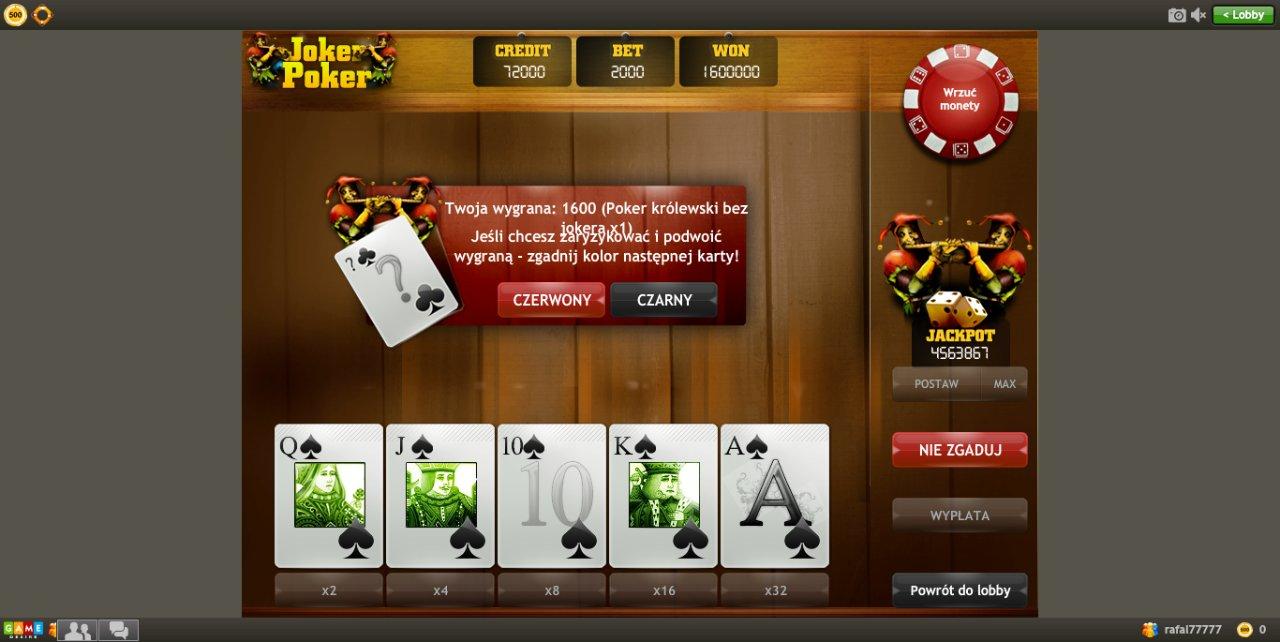The image size is (1280, 642).
Task: Open the chat speech bubble panel
Action: coord(118,630)
